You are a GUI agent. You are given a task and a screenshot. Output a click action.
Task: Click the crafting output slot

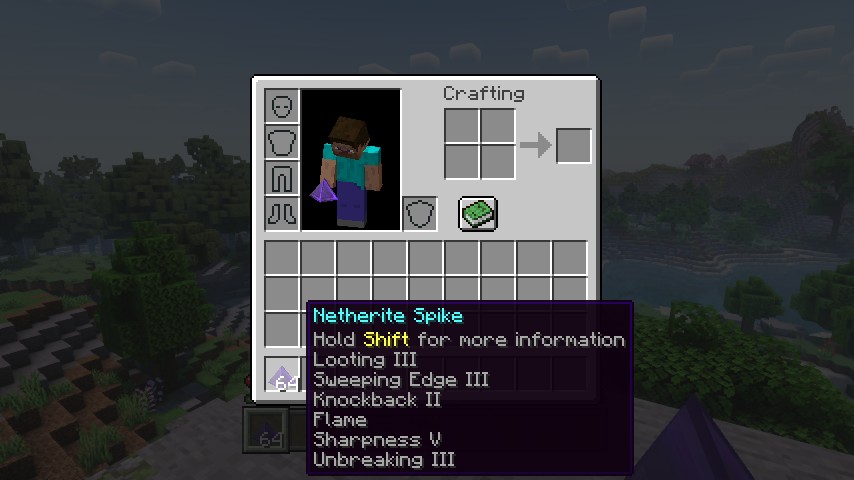point(573,145)
